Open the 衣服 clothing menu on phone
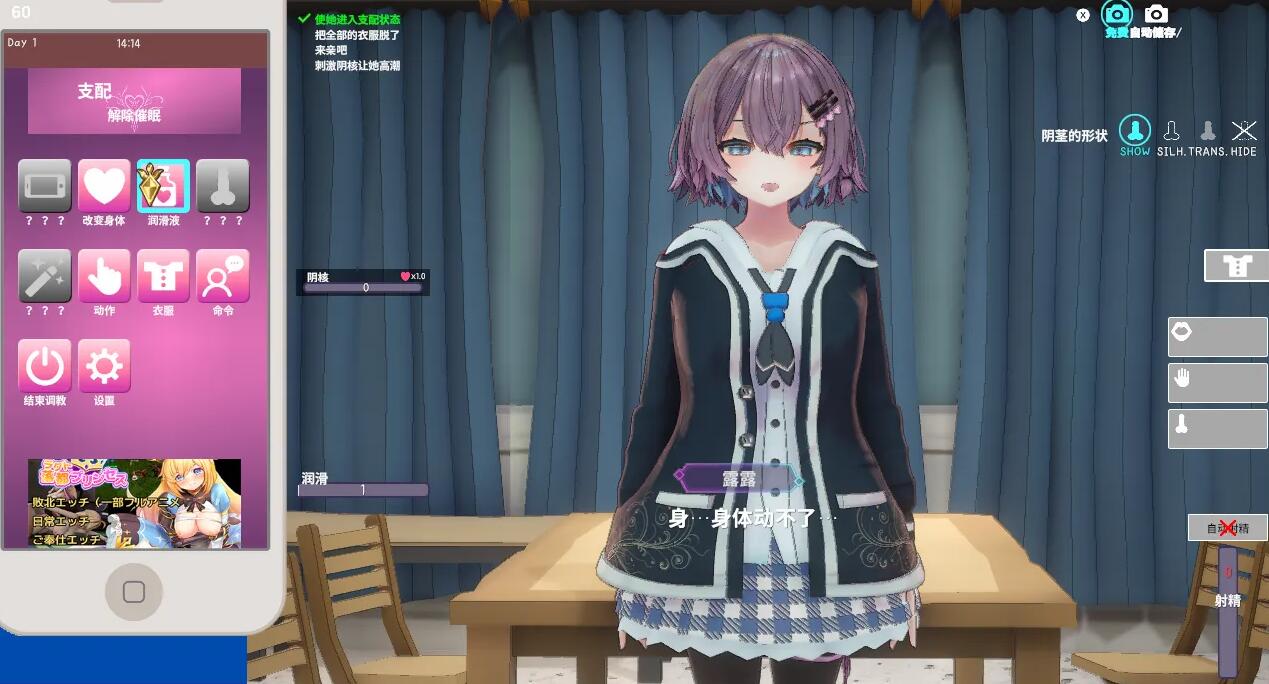The height and width of the screenshot is (684, 1269). [163, 276]
